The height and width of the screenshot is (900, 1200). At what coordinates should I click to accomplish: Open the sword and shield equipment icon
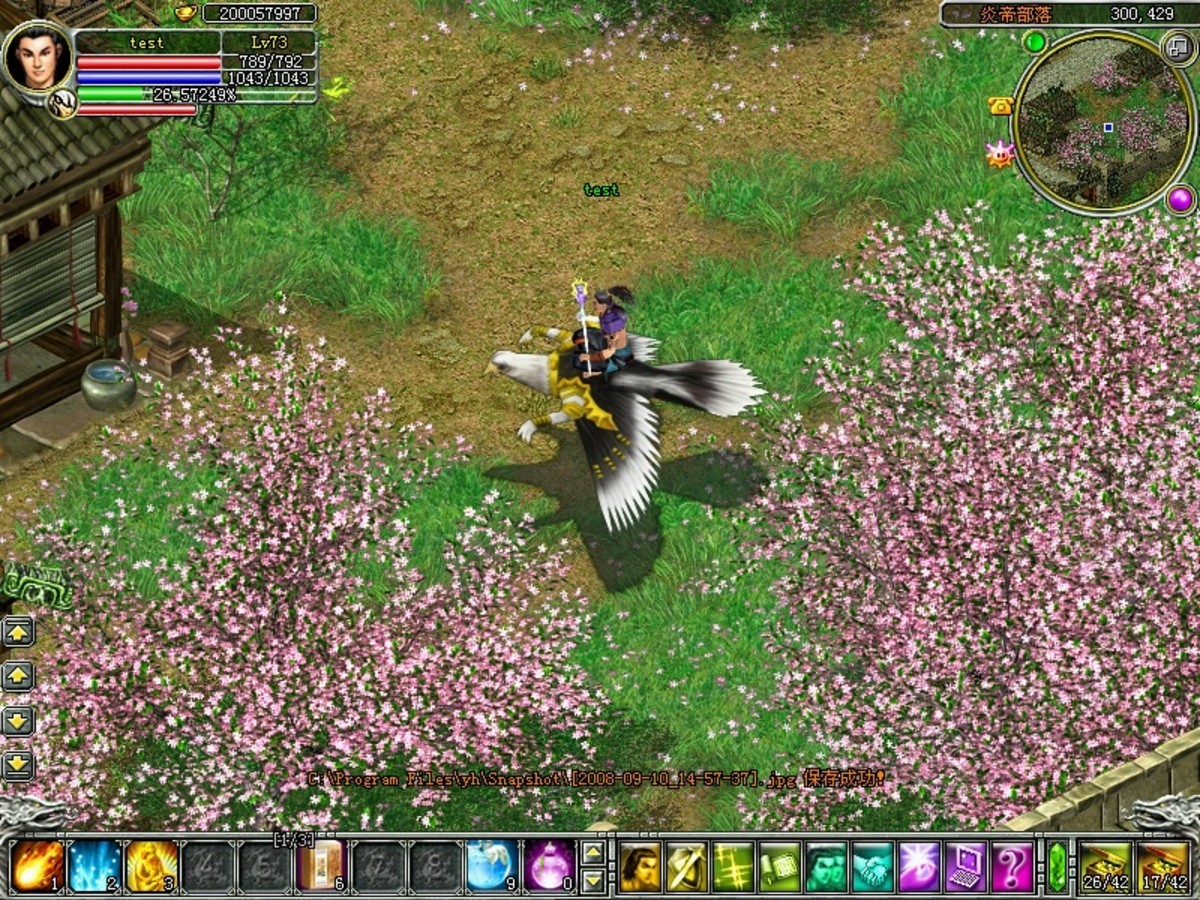pyautogui.click(x=686, y=867)
